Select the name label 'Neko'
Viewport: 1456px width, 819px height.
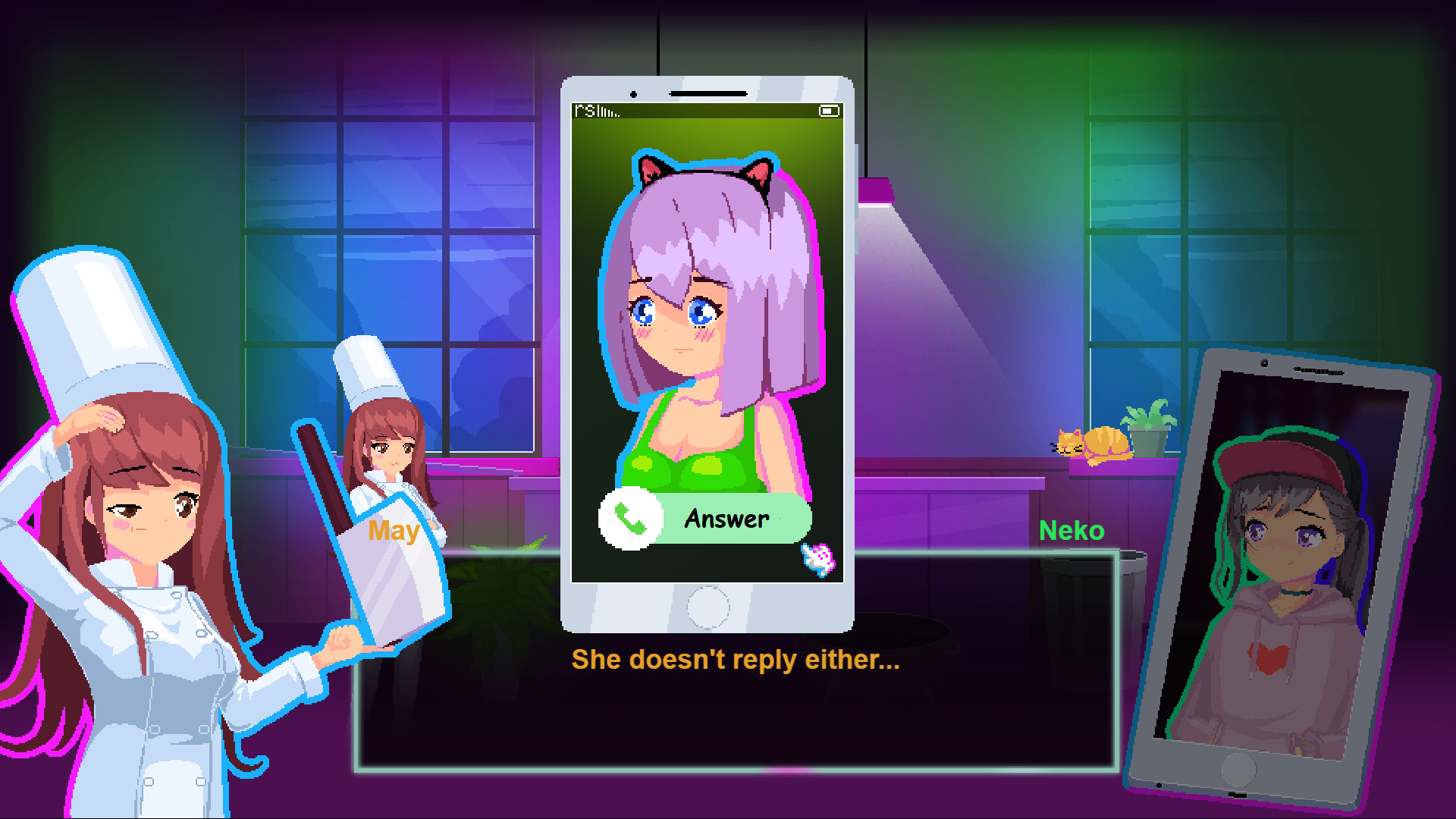tap(1072, 531)
